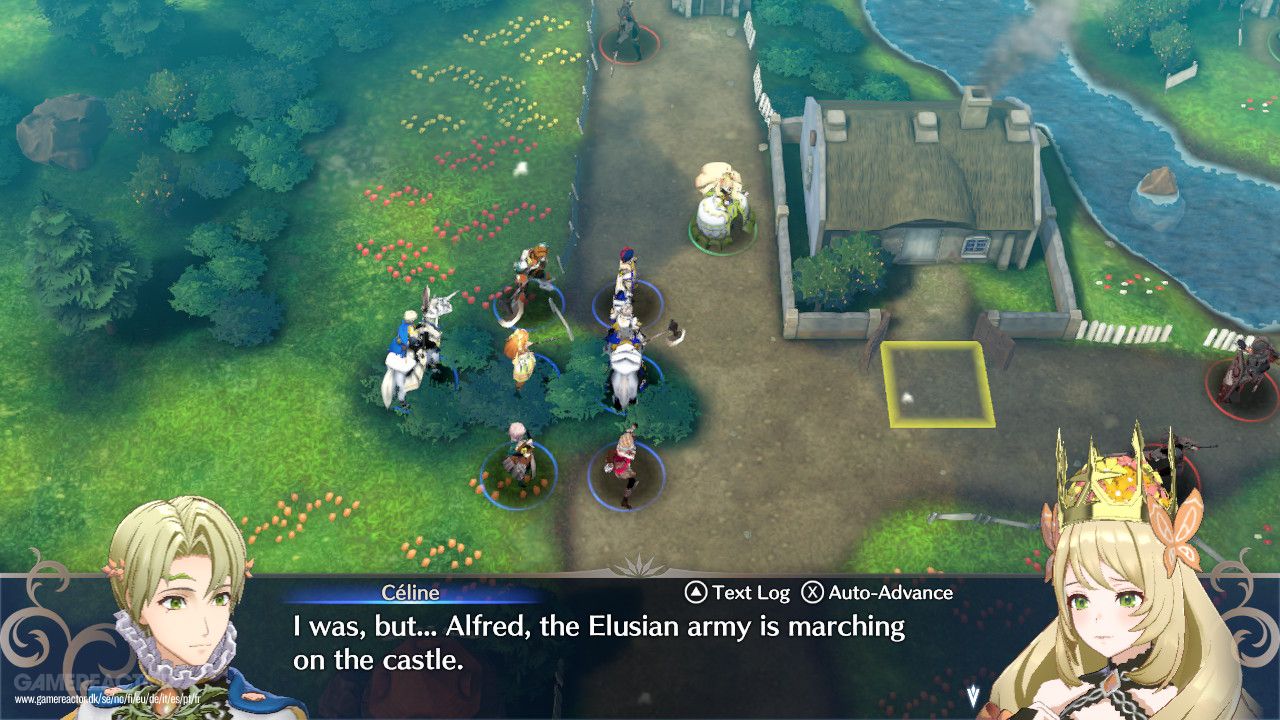
Task: Expand Céline's portrait on the right
Action: tap(1110, 600)
